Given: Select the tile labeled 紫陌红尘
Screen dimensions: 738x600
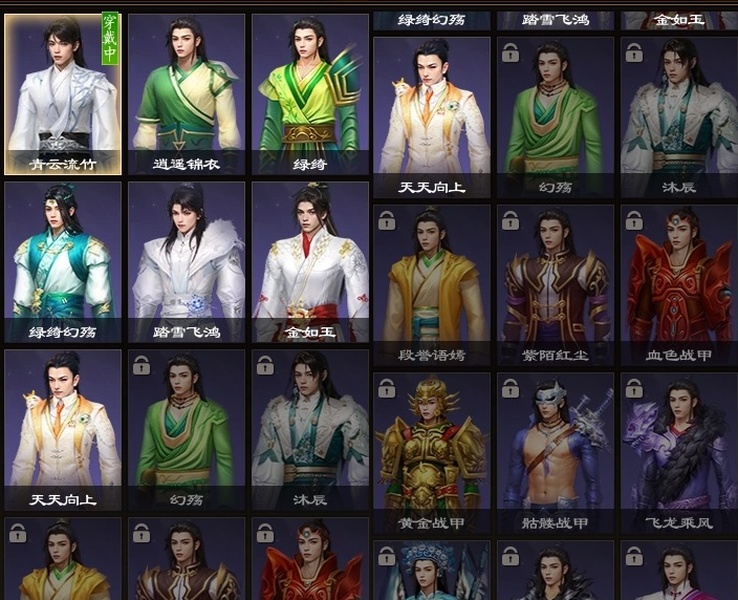Looking at the screenshot, I should click(555, 285).
